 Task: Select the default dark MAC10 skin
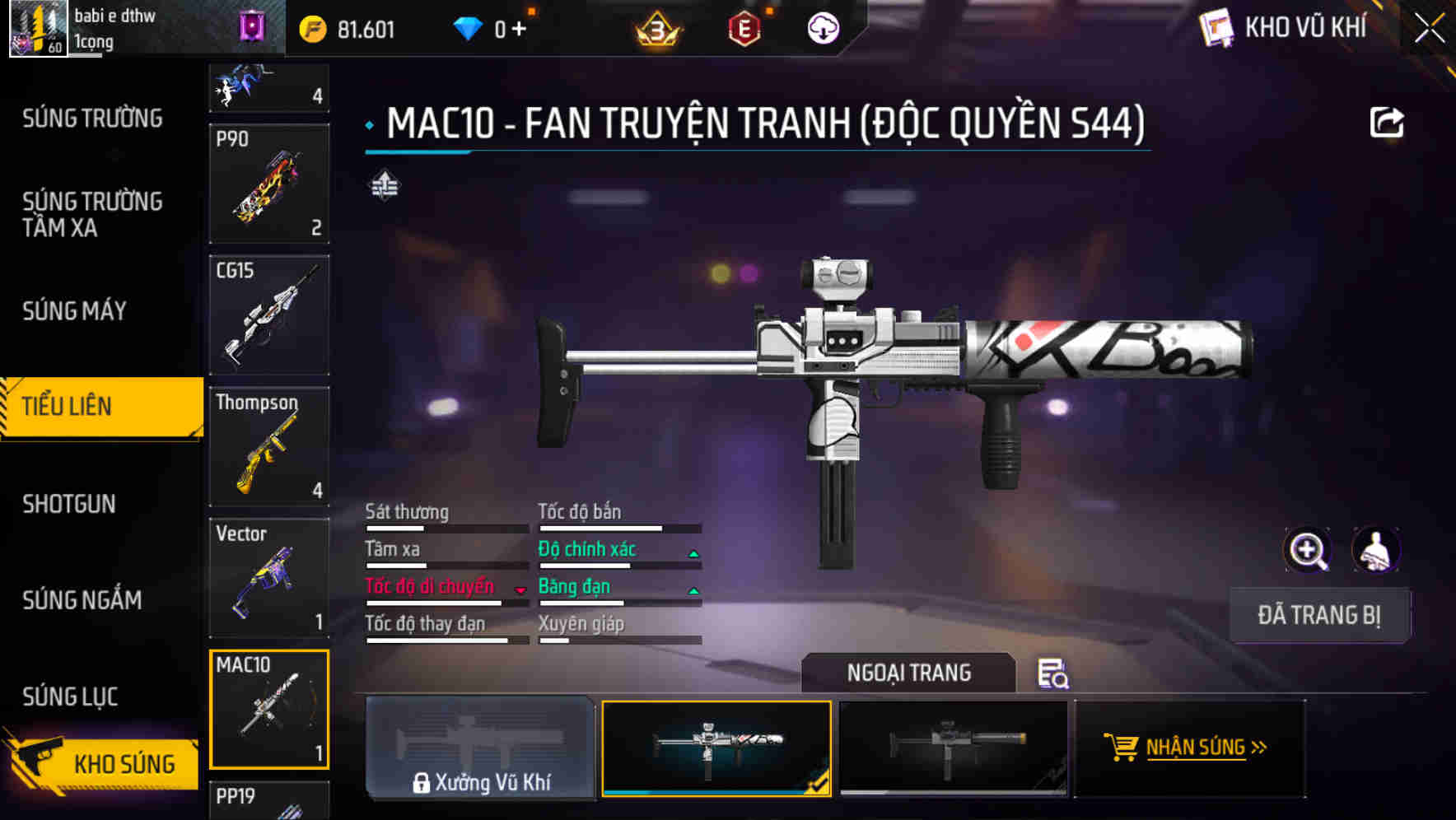[x=953, y=748]
